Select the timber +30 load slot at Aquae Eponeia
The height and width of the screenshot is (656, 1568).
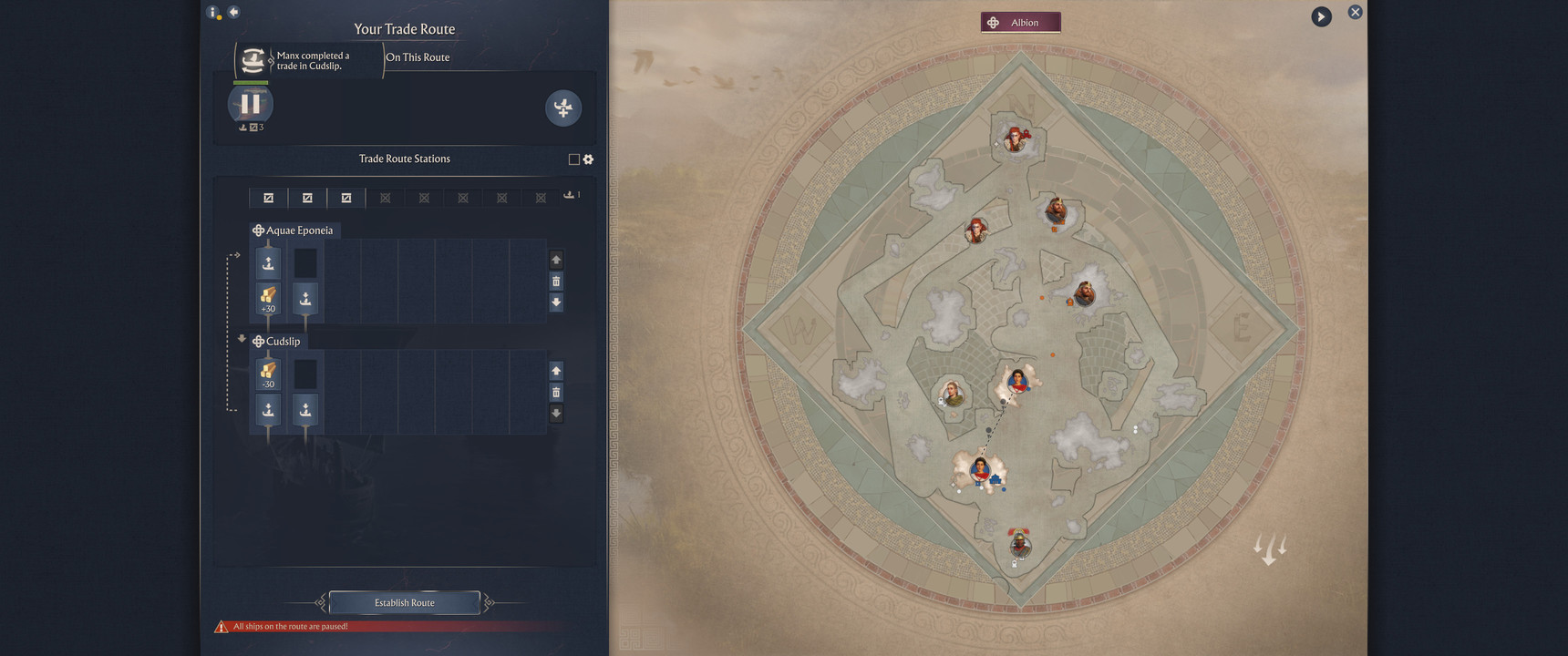click(x=268, y=298)
